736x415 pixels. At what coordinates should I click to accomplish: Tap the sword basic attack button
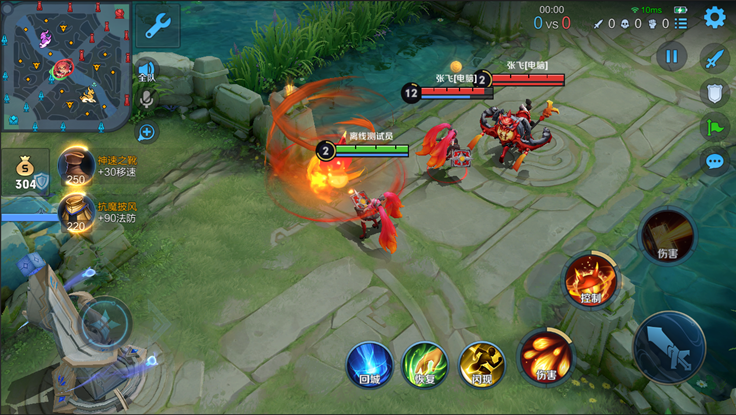point(669,347)
